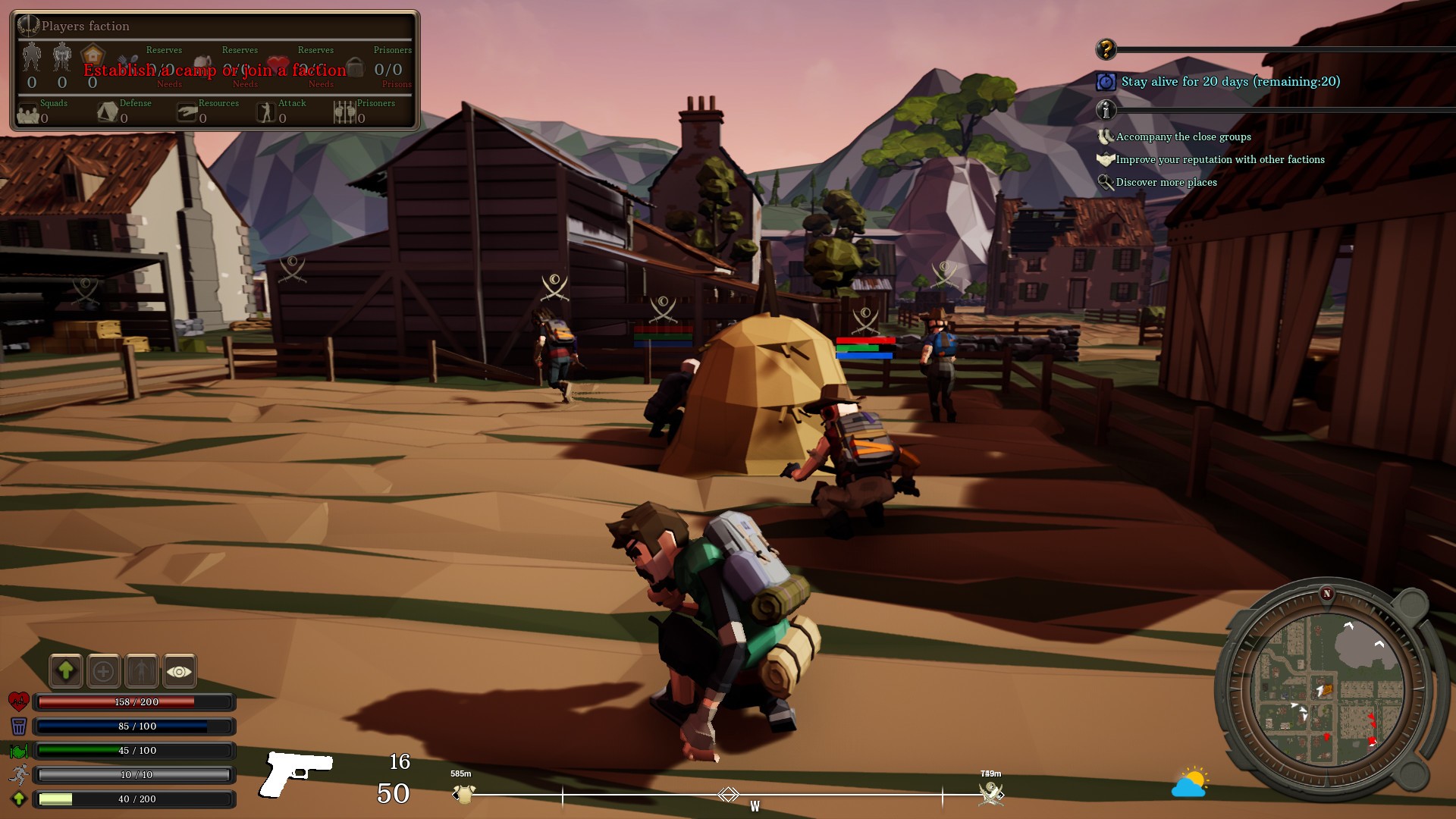The width and height of the screenshot is (1456, 819).
Task: Open the circular minimap
Action: tap(1327, 689)
